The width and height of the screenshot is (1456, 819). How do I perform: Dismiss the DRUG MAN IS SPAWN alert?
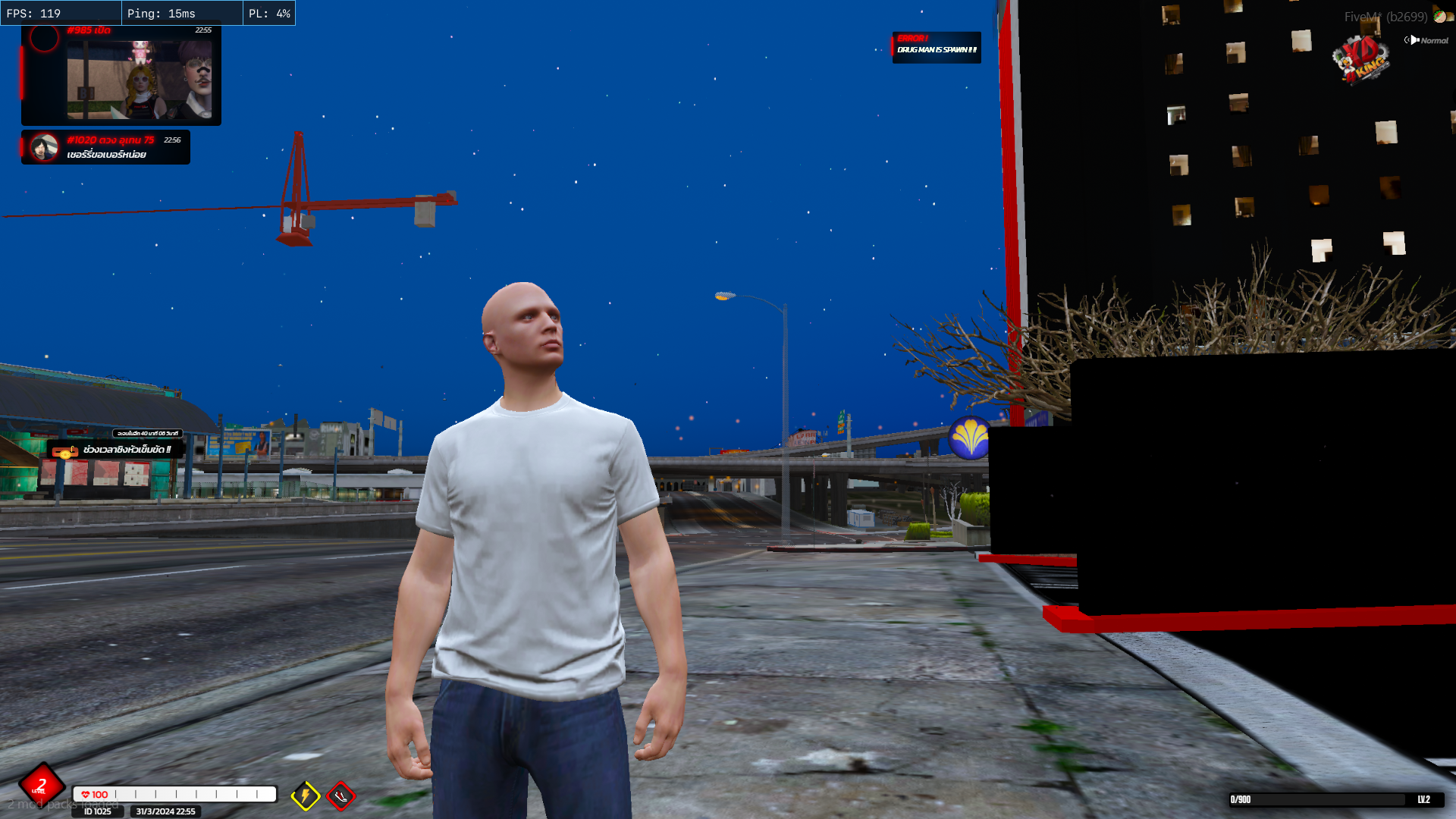[x=936, y=47]
